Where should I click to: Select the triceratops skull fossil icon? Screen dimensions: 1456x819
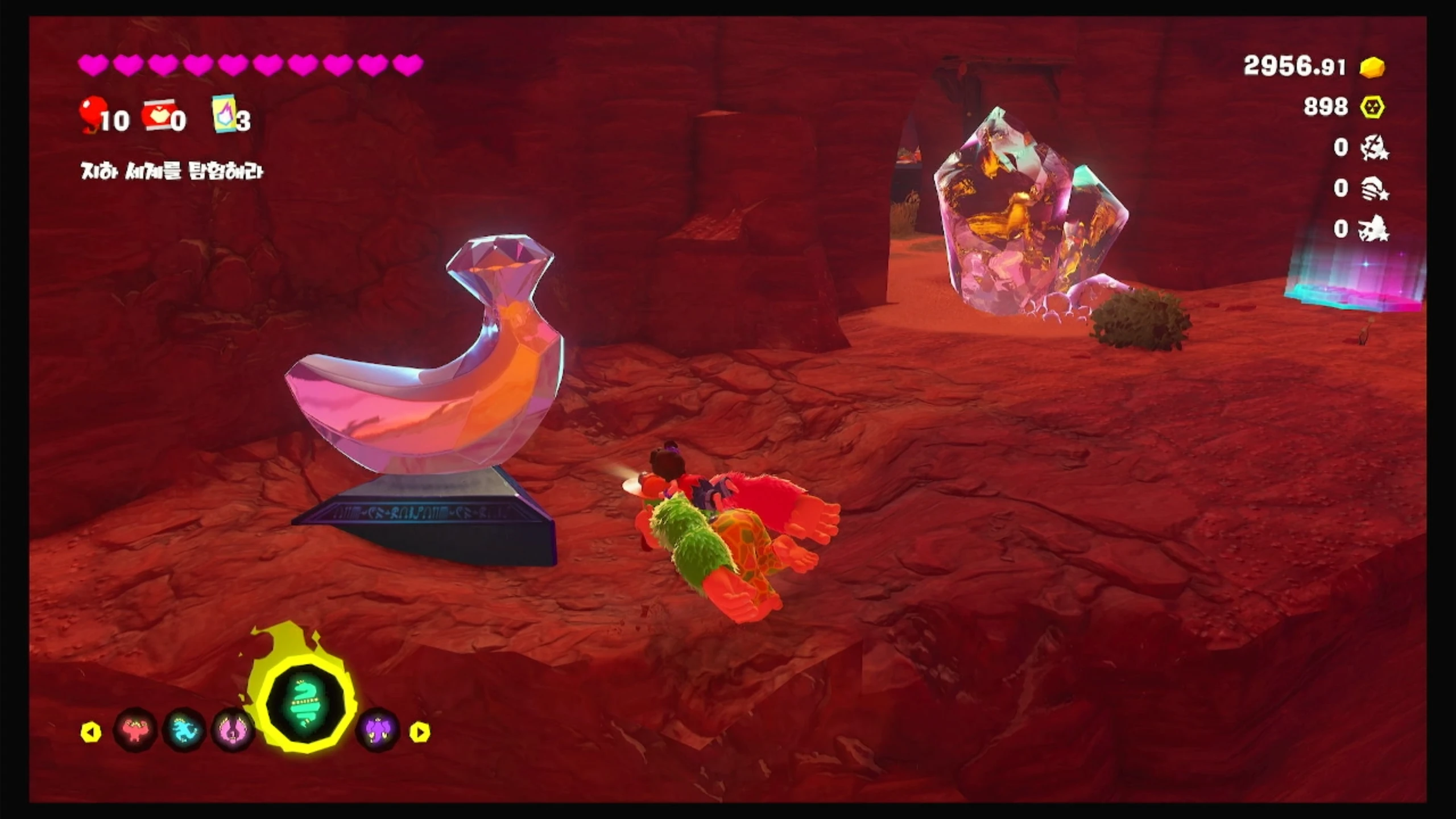(1374, 229)
